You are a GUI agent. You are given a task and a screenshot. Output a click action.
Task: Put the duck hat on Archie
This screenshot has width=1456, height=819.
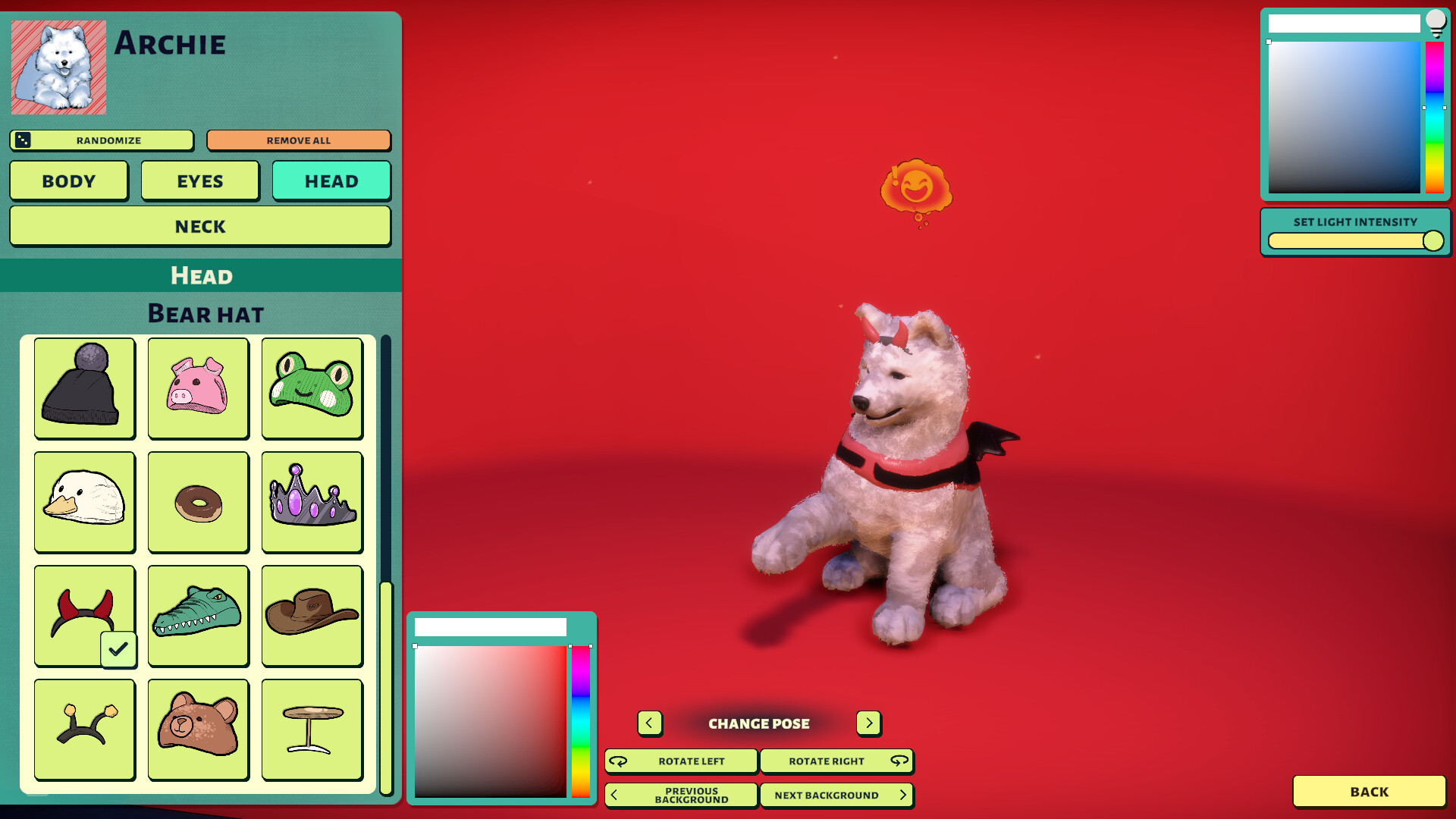click(x=84, y=503)
